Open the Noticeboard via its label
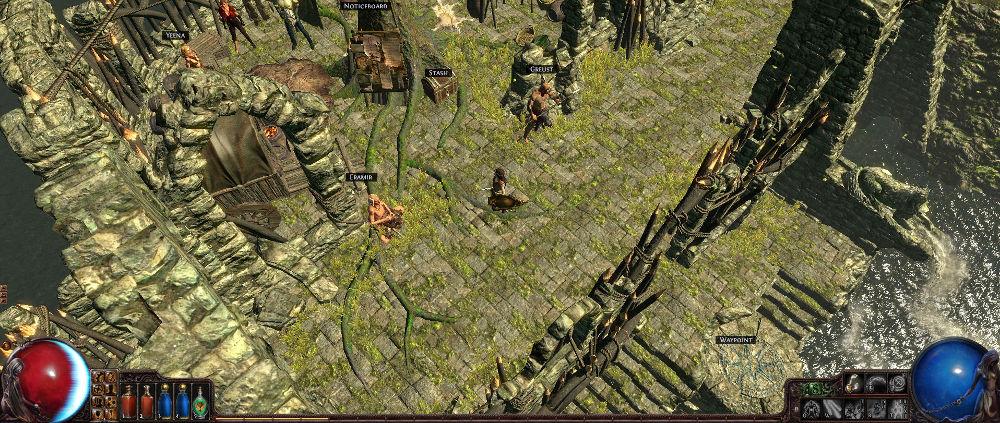The image size is (1000, 423). click(x=364, y=6)
